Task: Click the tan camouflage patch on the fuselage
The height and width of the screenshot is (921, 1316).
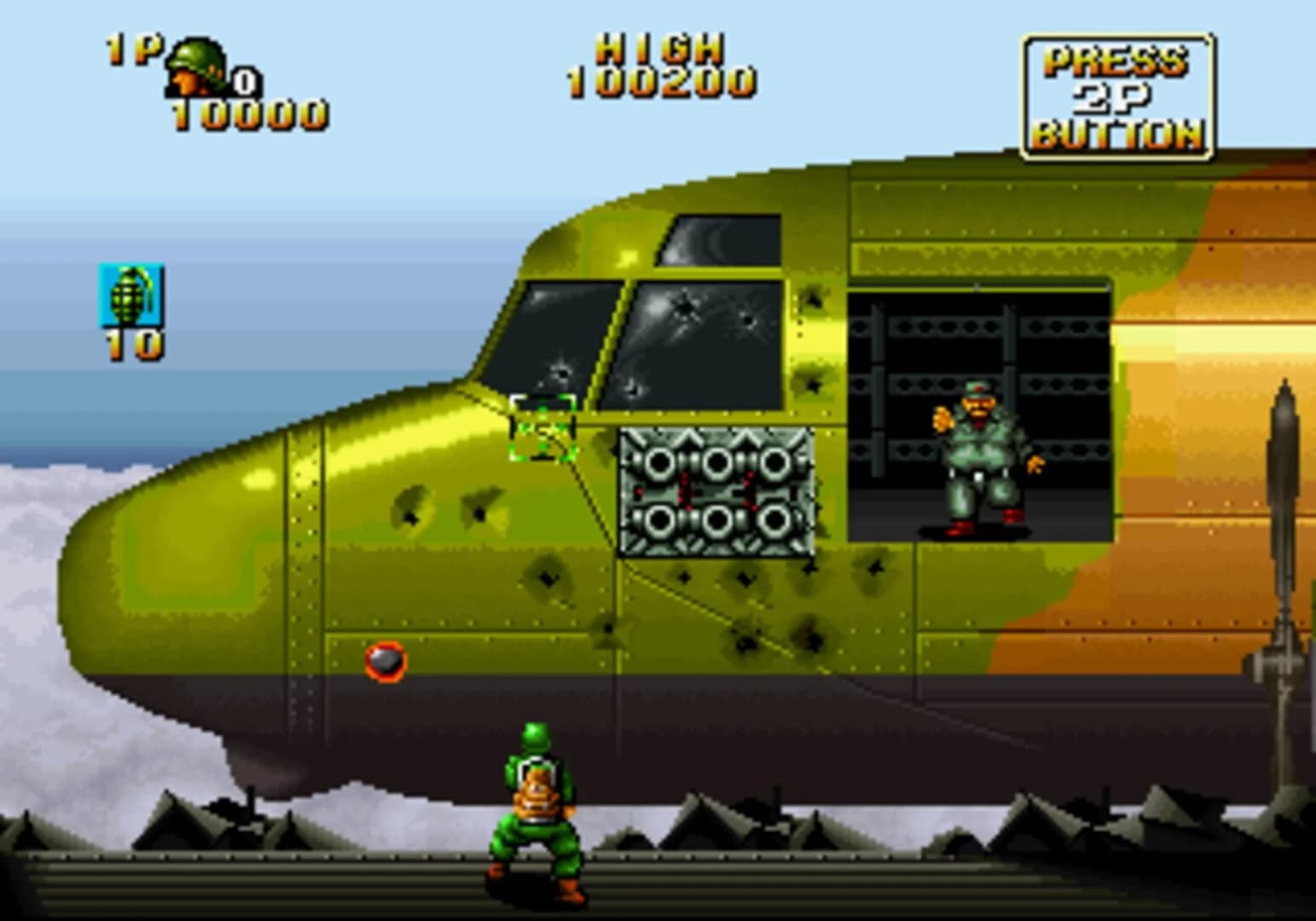Action: click(x=1194, y=341)
